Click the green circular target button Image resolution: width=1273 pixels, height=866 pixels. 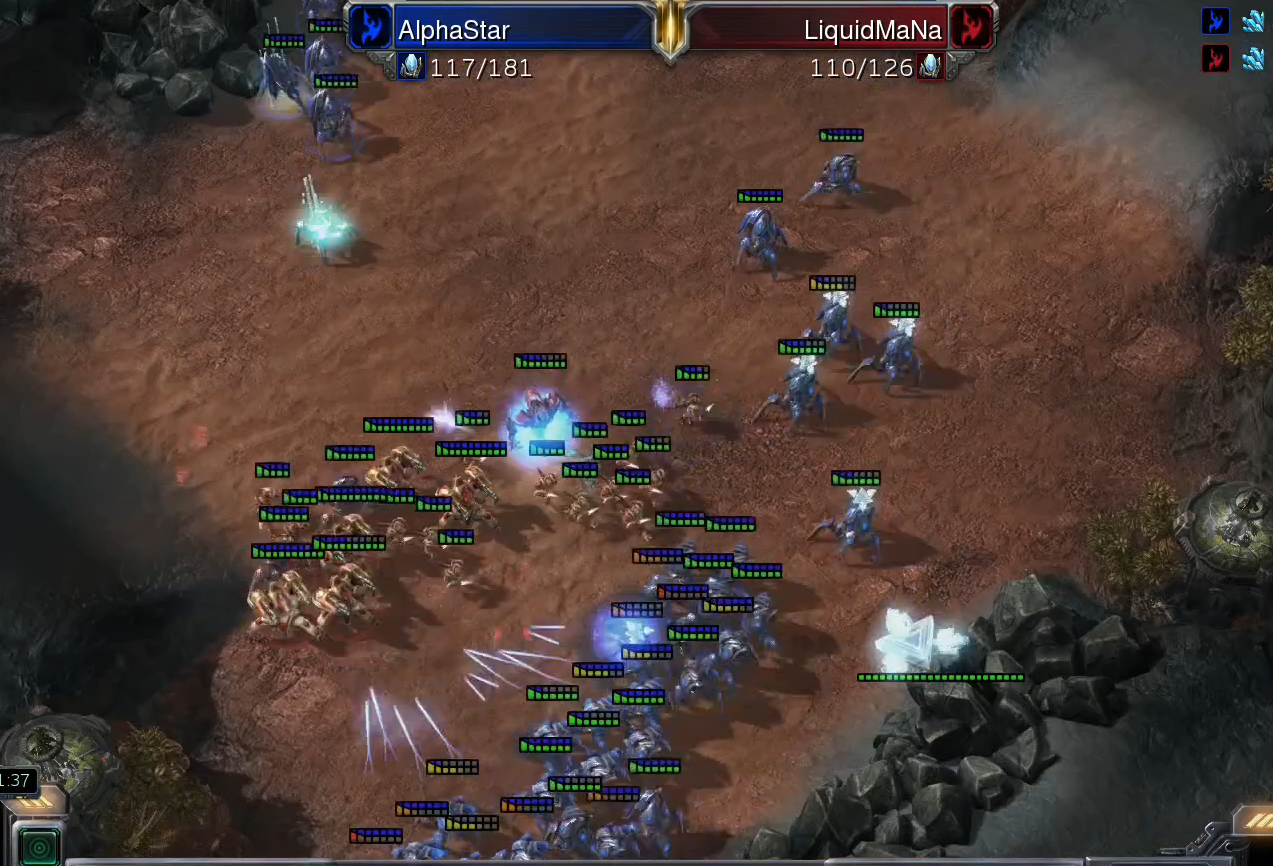point(40,846)
